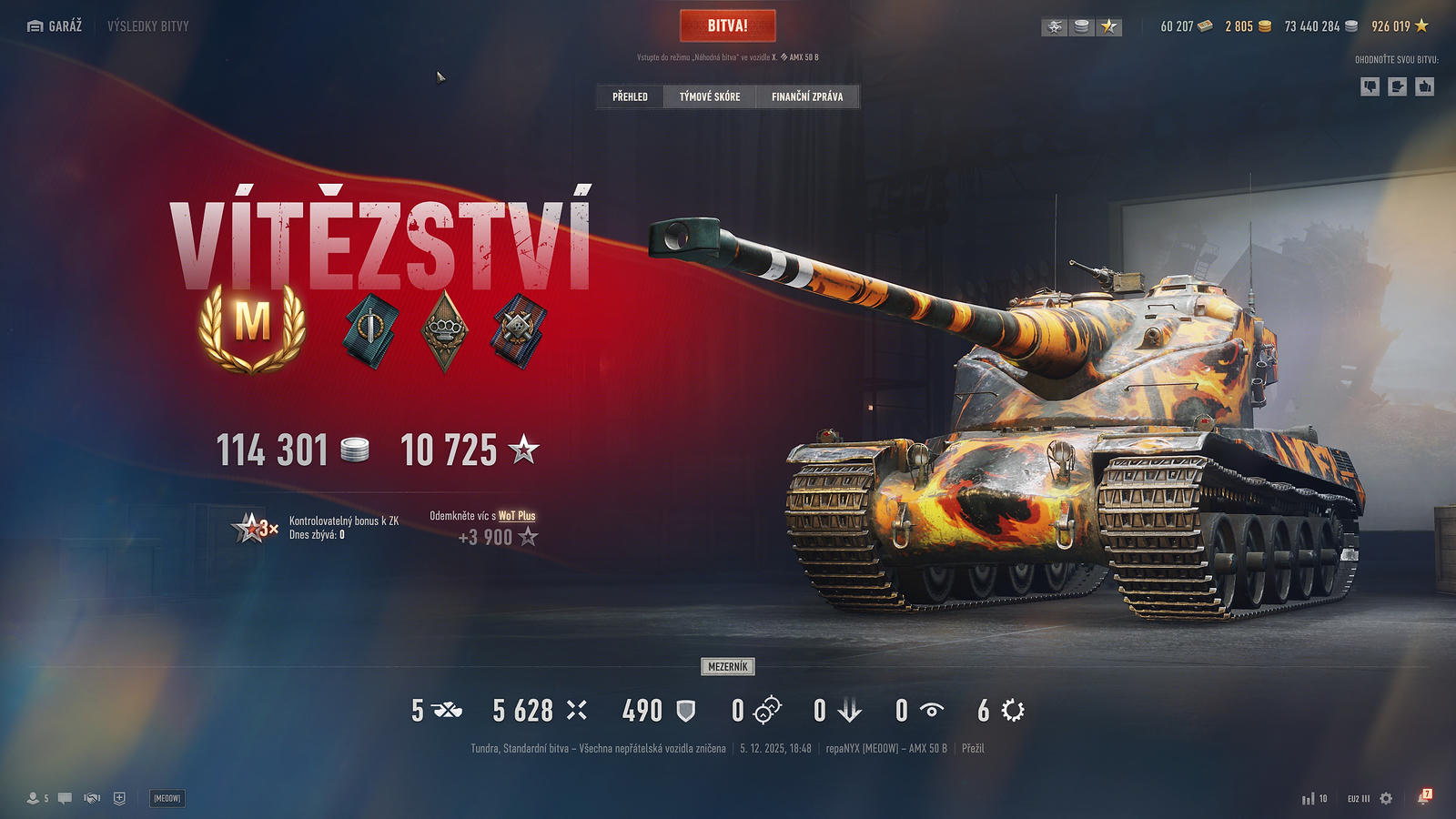Open the gold star reserves button
1456x819 pixels.
1109,27
